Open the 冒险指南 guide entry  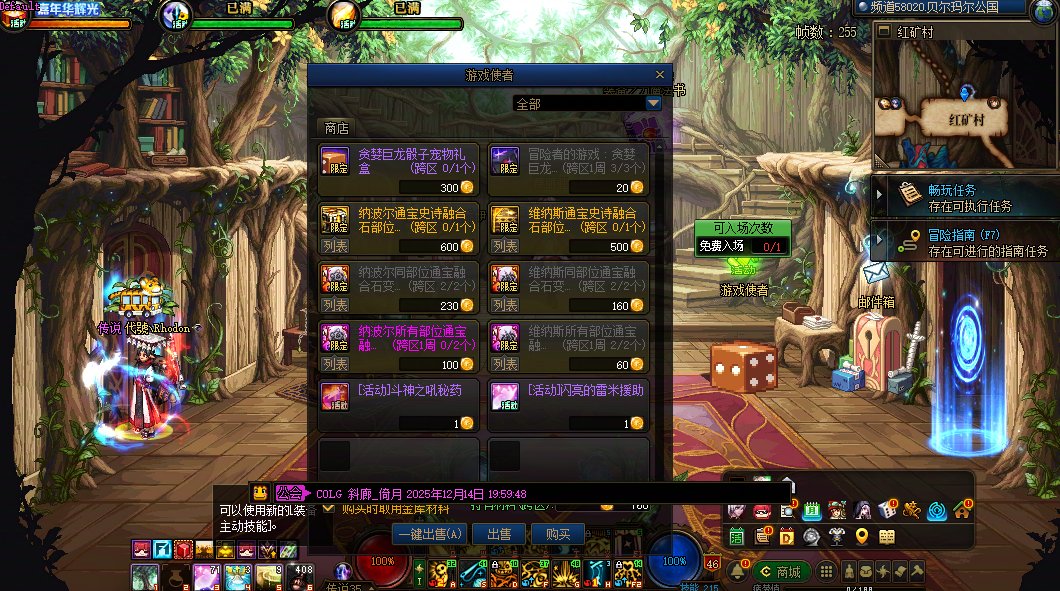pyautogui.click(x=960, y=243)
